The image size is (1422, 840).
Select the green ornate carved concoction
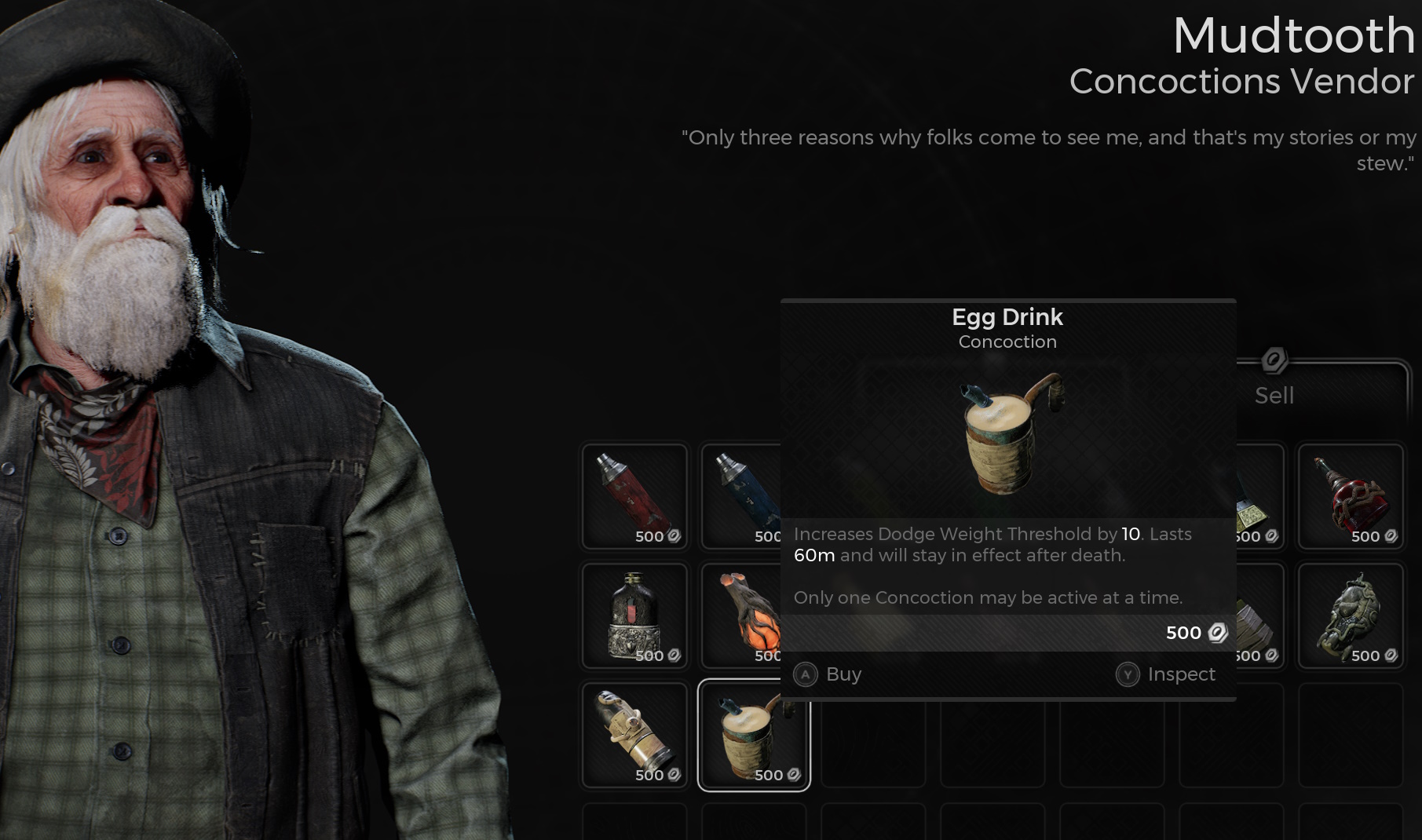(x=1350, y=615)
